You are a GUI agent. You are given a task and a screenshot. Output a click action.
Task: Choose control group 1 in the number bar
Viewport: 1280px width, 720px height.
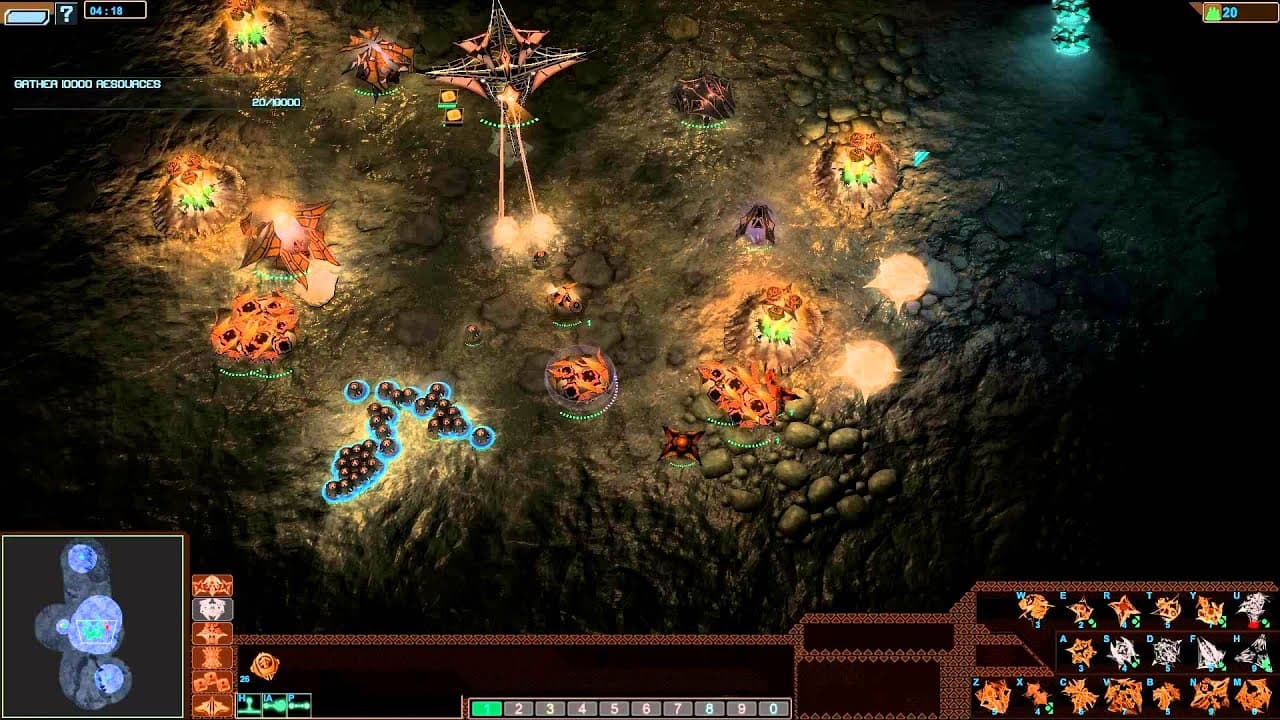point(486,709)
